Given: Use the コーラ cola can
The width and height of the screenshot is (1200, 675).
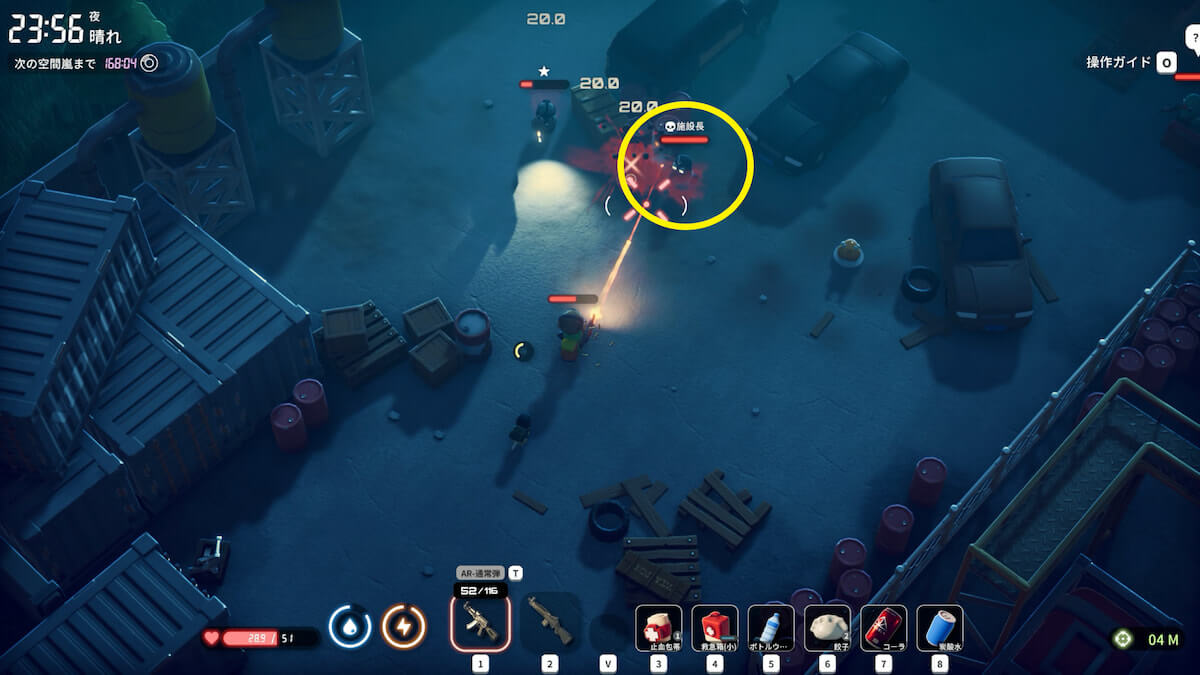Looking at the screenshot, I should (x=883, y=627).
